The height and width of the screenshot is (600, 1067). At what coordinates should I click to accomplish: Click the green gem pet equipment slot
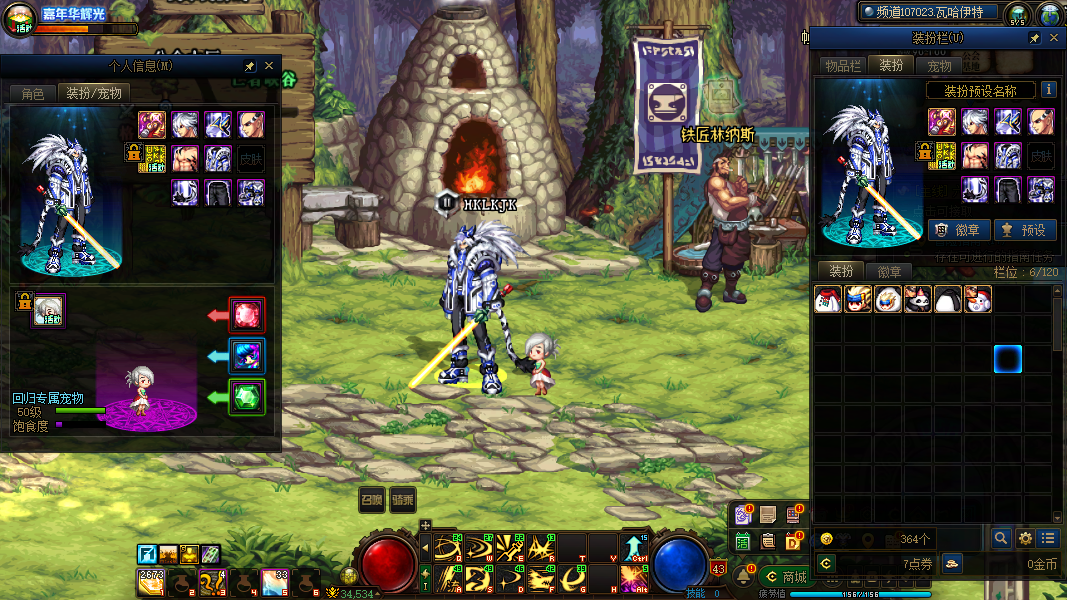(246, 397)
